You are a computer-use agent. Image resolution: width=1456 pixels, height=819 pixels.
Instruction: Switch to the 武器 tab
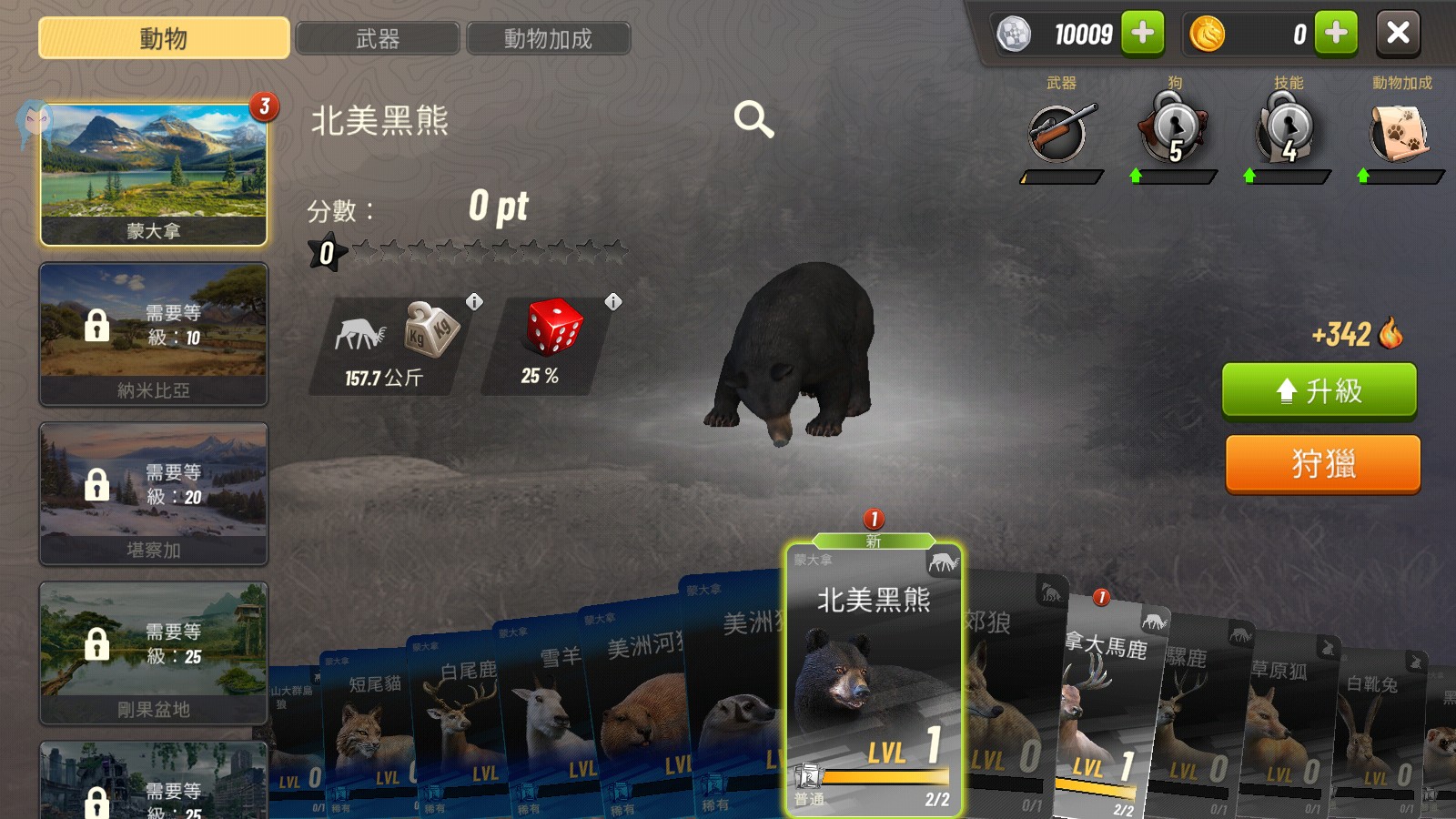(x=379, y=38)
